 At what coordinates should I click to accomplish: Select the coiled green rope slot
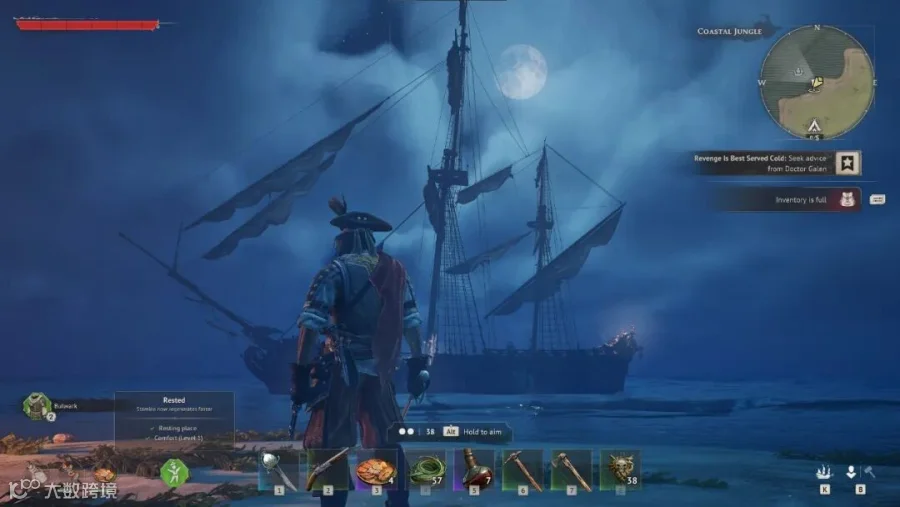[x=426, y=468]
